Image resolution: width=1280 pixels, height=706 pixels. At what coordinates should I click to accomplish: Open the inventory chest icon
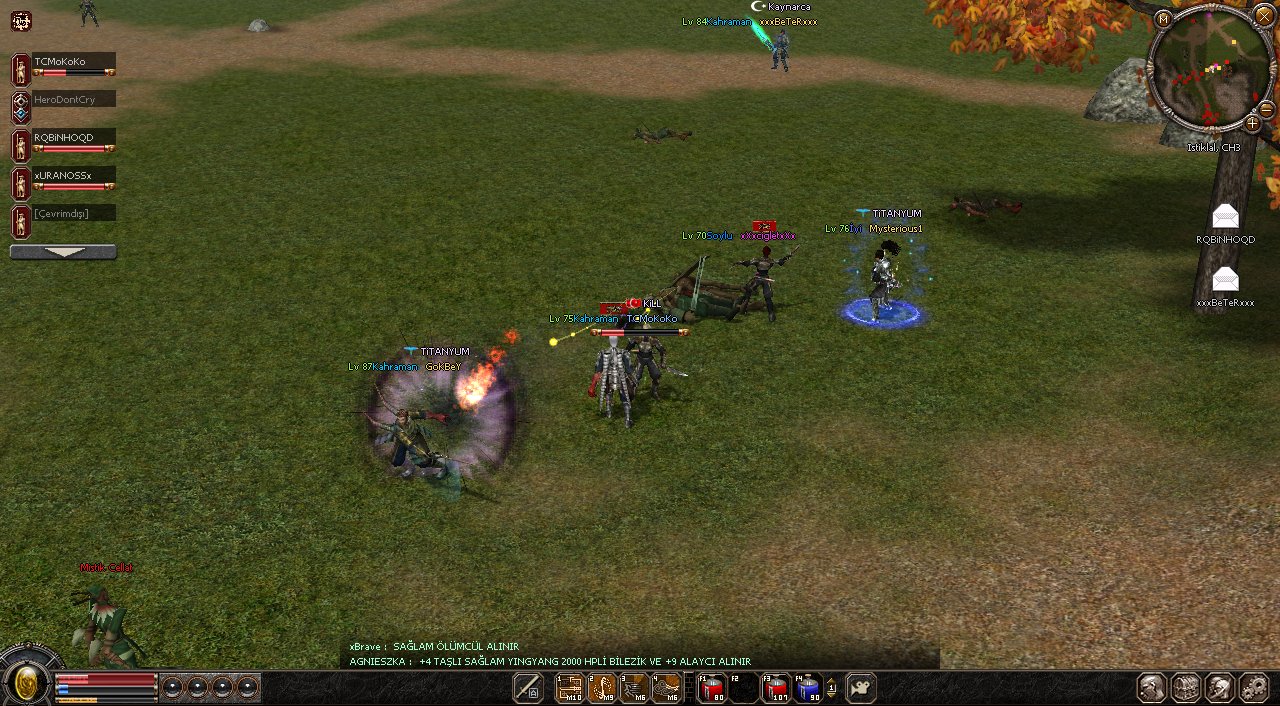point(1186,688)
